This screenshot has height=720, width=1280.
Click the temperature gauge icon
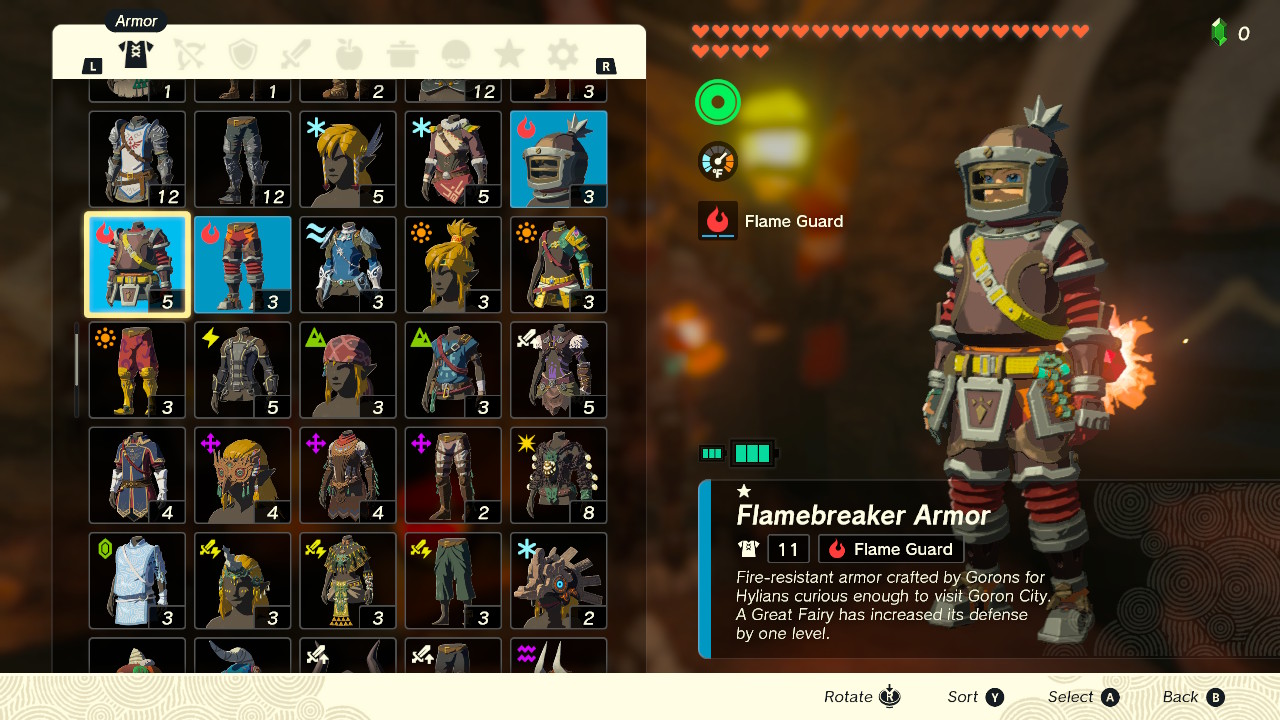click(x=717, y=161)
